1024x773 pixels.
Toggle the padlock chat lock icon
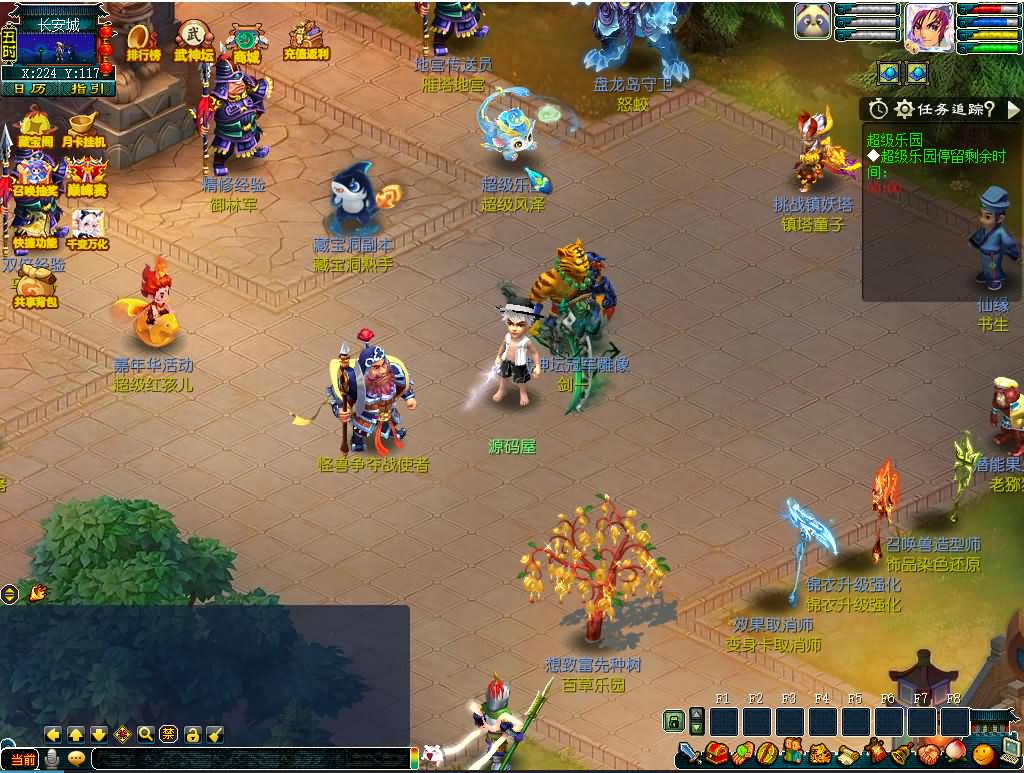(x=192, y=734)
